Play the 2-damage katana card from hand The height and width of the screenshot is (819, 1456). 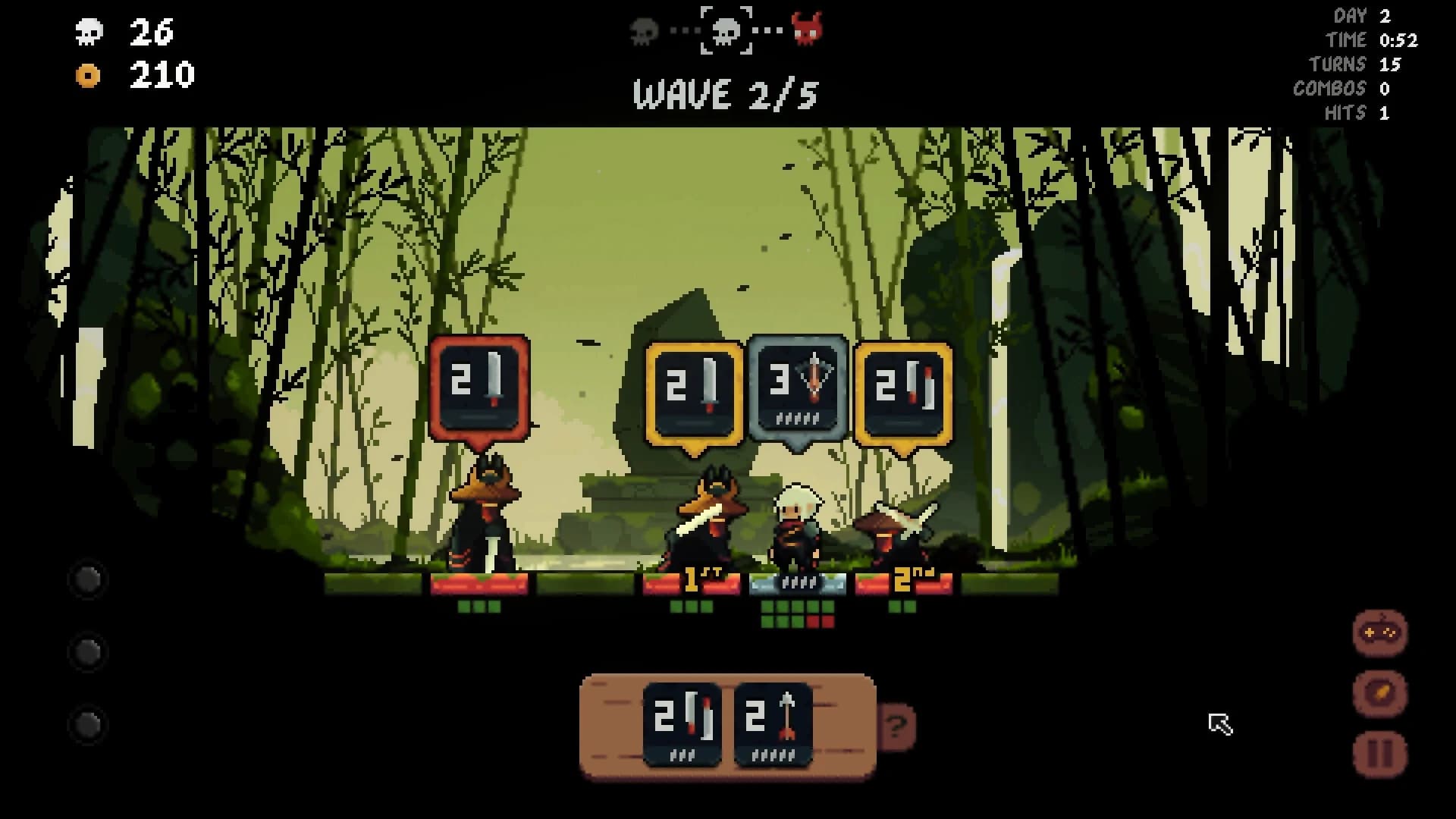[683, 720]
